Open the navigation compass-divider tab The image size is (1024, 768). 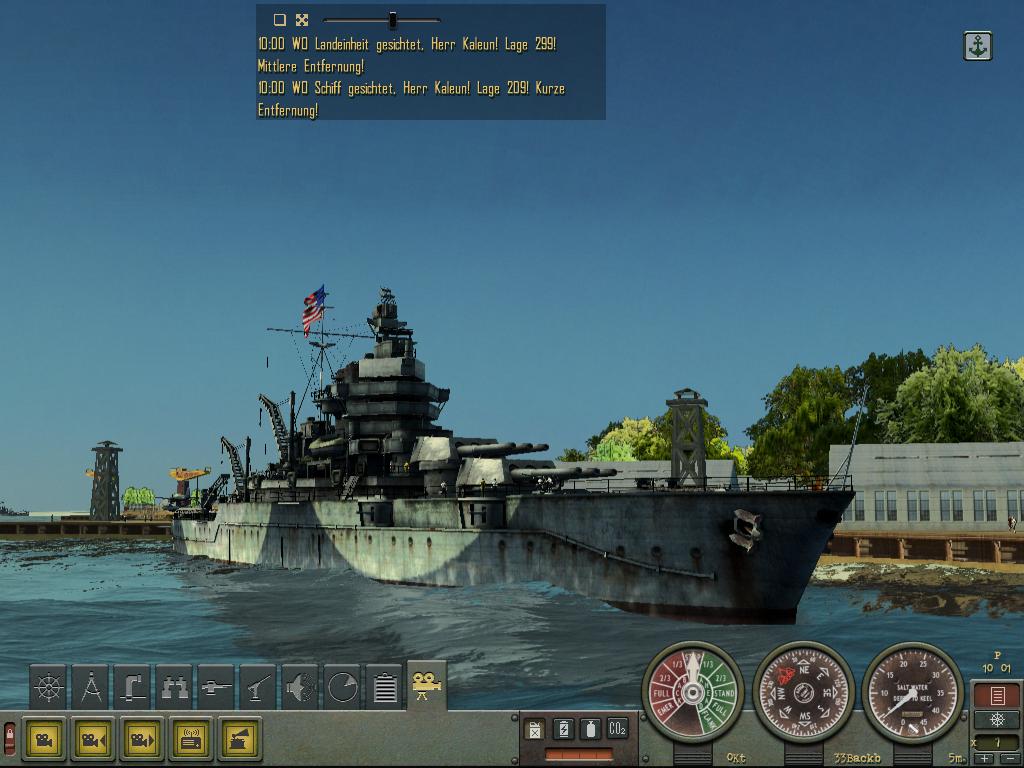click(90, 687)
